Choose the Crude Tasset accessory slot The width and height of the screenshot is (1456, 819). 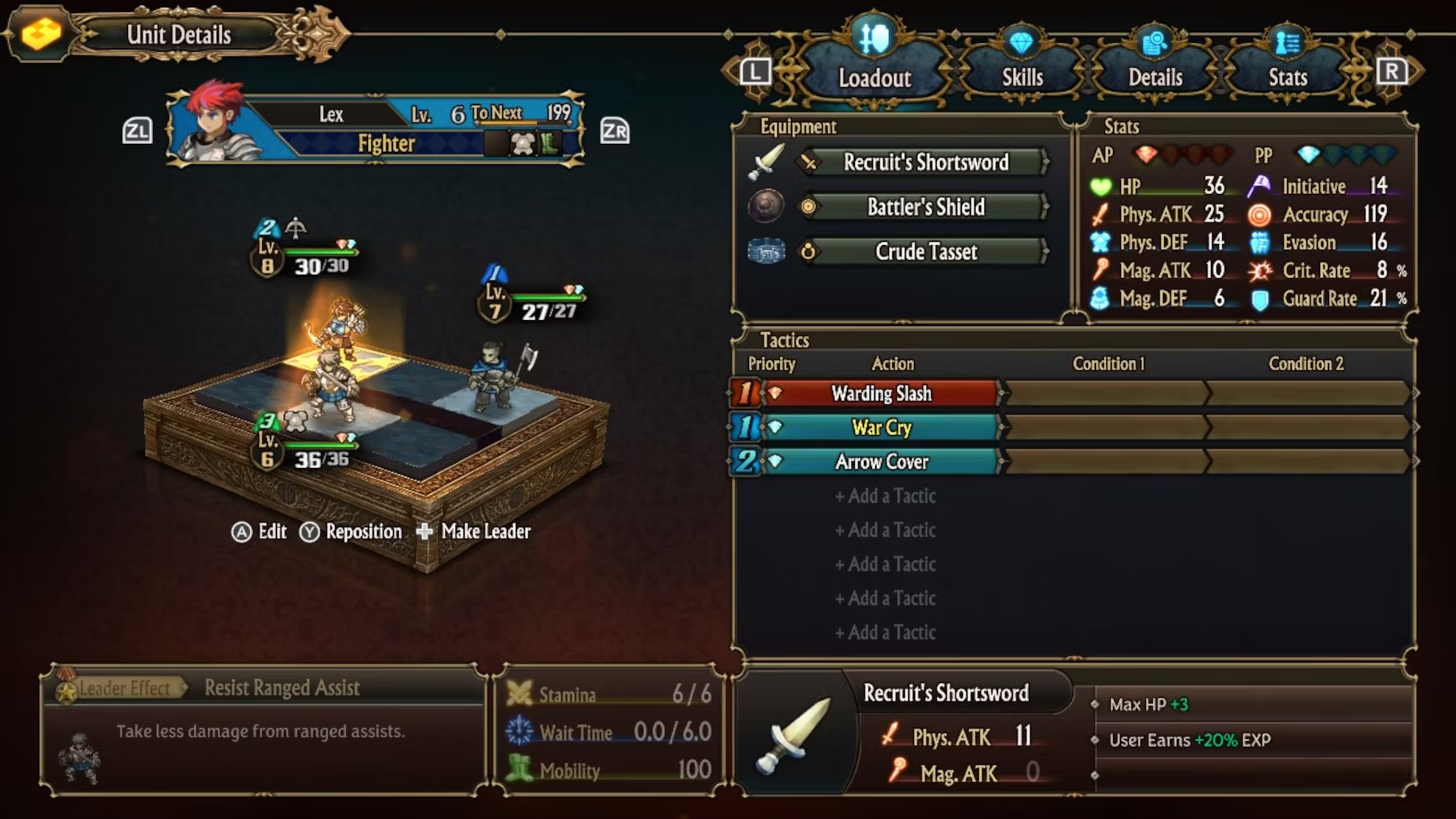point(925,251)
